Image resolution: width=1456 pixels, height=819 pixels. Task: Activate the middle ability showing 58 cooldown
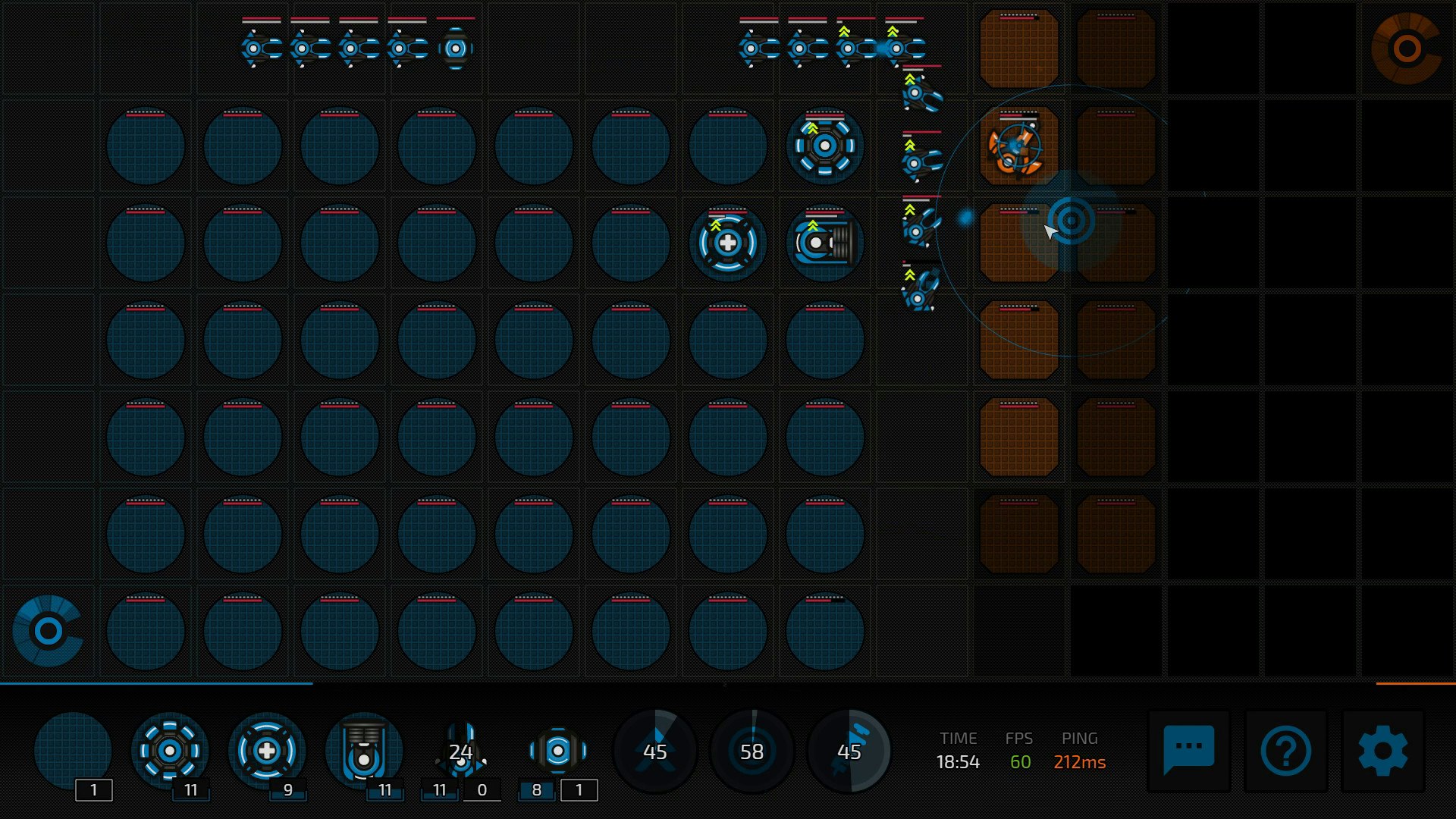click(x=752, y=751)
